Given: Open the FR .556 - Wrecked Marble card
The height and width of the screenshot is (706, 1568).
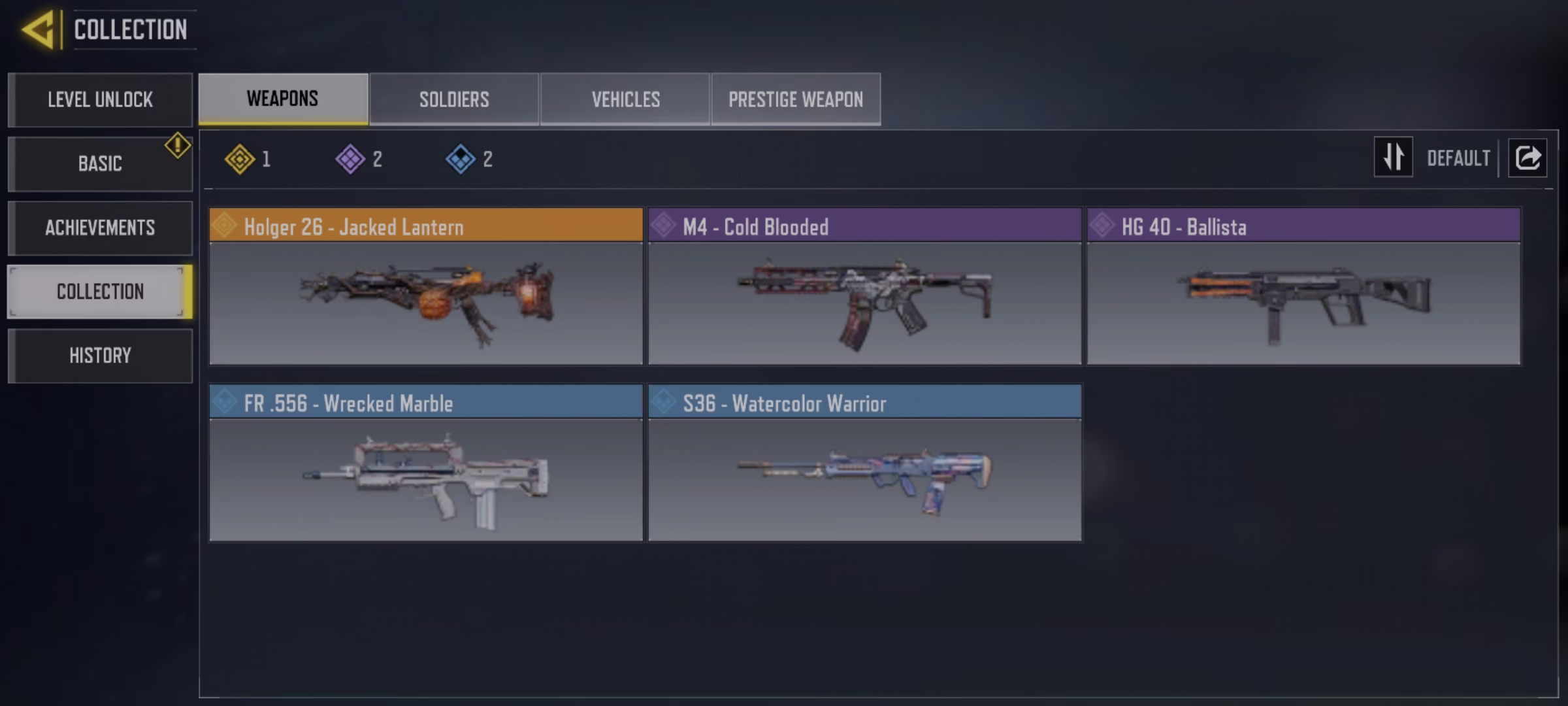Looking at the screenshot, I should click(426, 463).
